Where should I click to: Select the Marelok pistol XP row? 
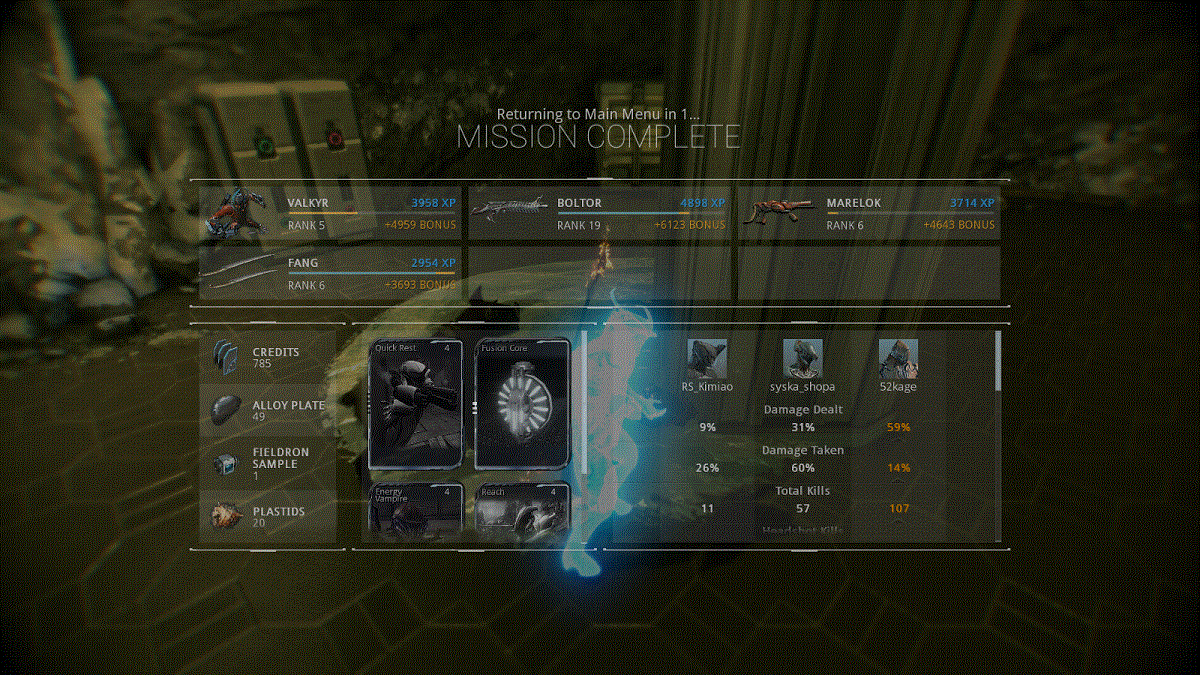pos(868,214)
